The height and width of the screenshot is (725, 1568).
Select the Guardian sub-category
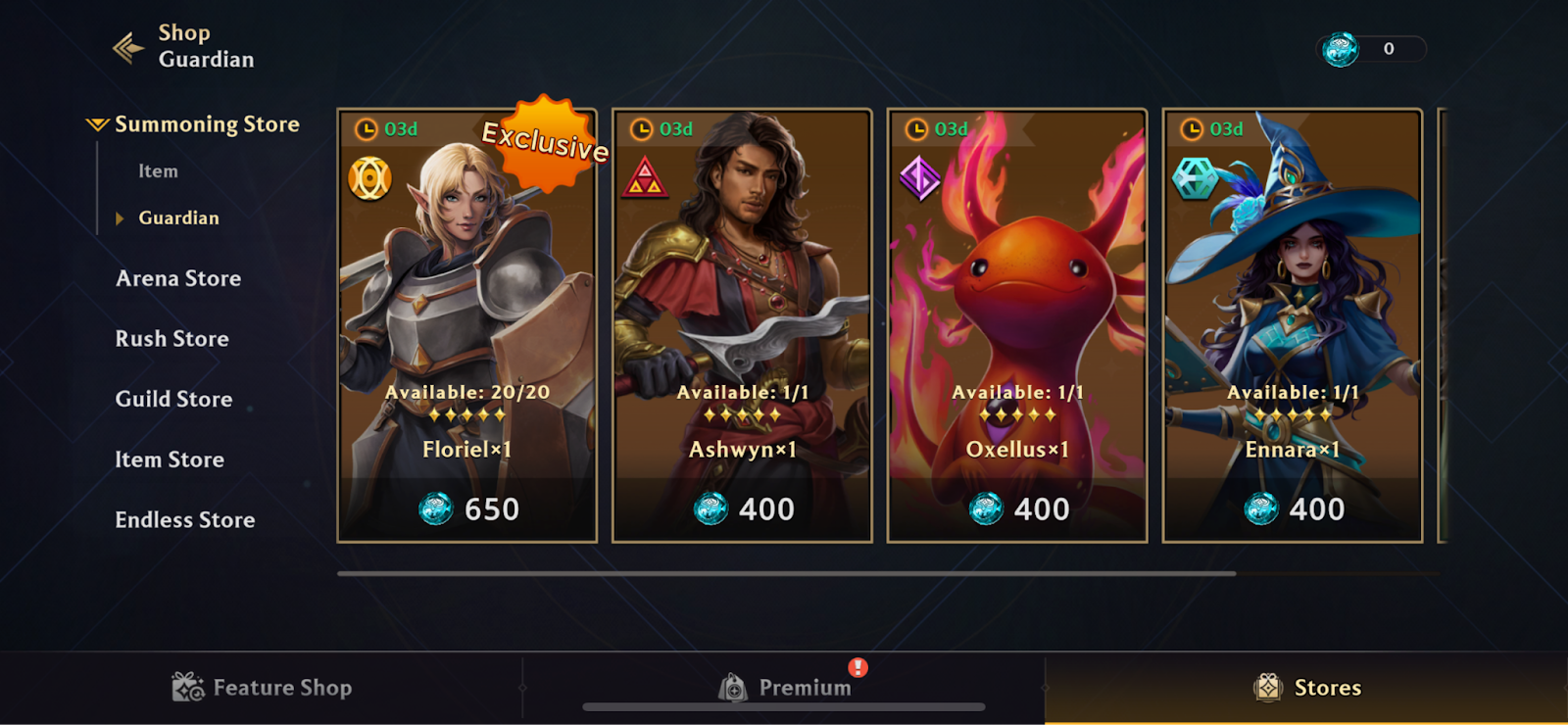tap(178, 217)
